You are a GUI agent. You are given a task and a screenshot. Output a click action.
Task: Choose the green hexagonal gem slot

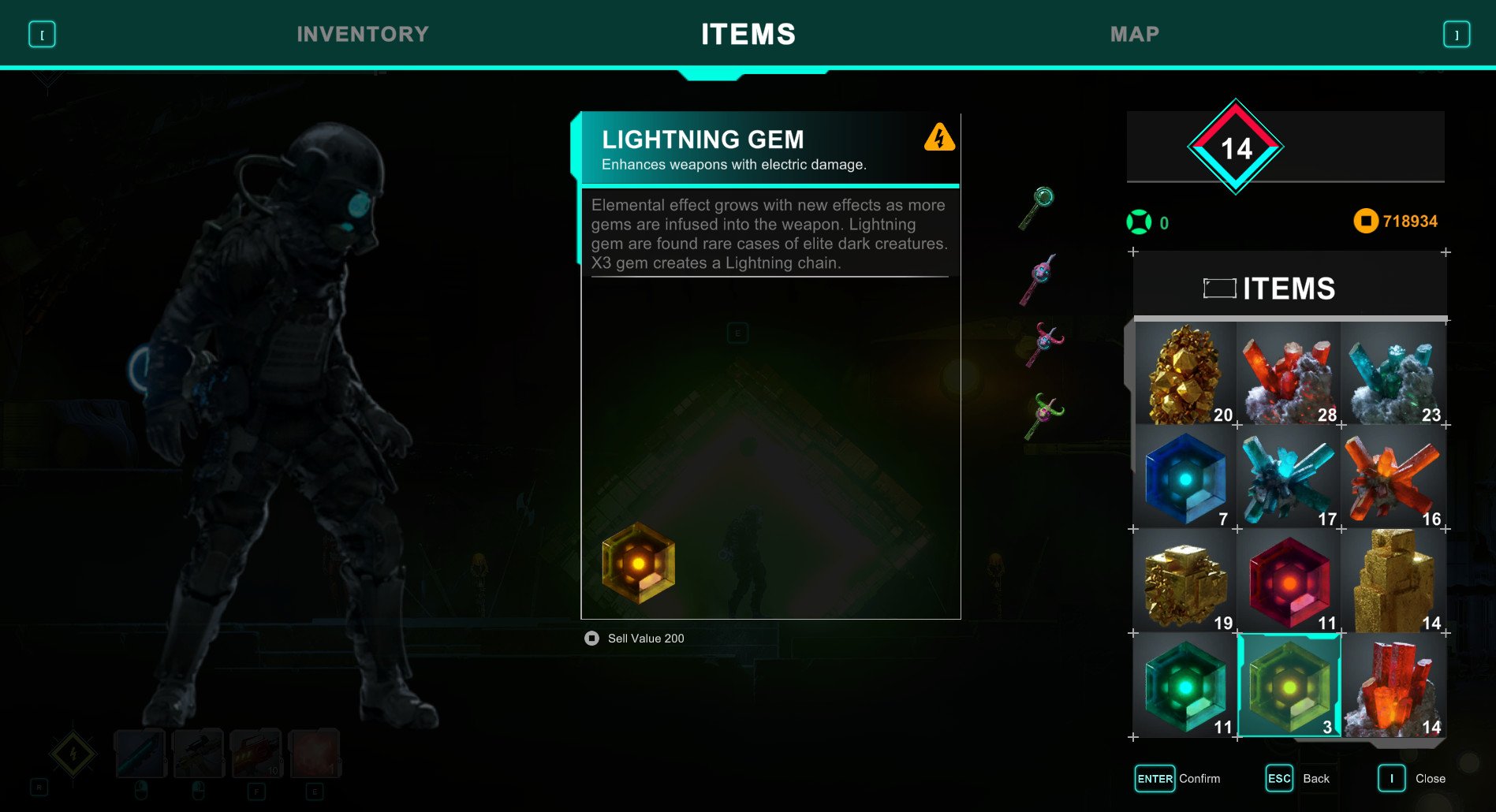(x=1184, y=686)
